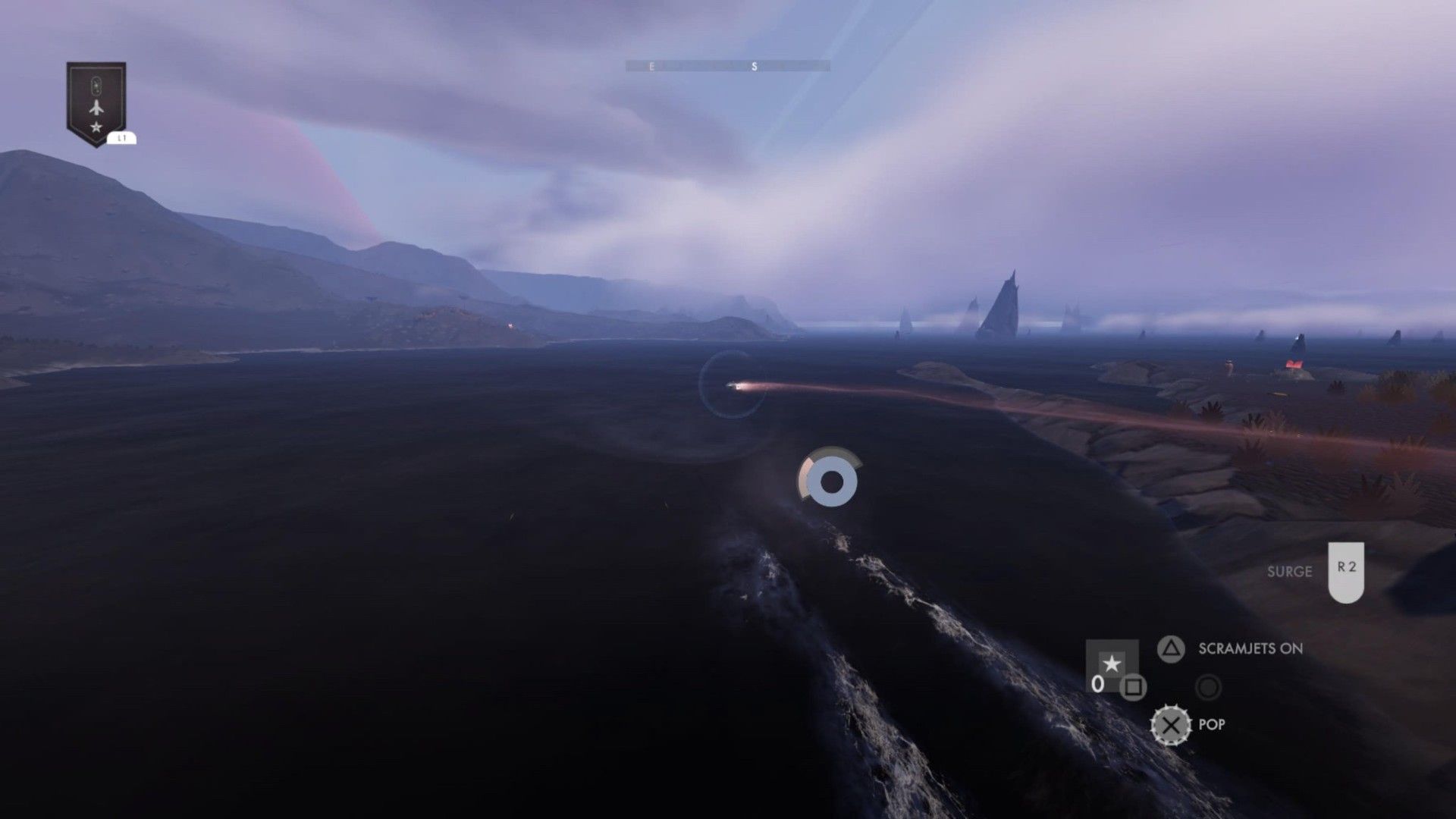Click the E marker on the compass strip
Viewport: 1456px width, 819px height.
650,66
